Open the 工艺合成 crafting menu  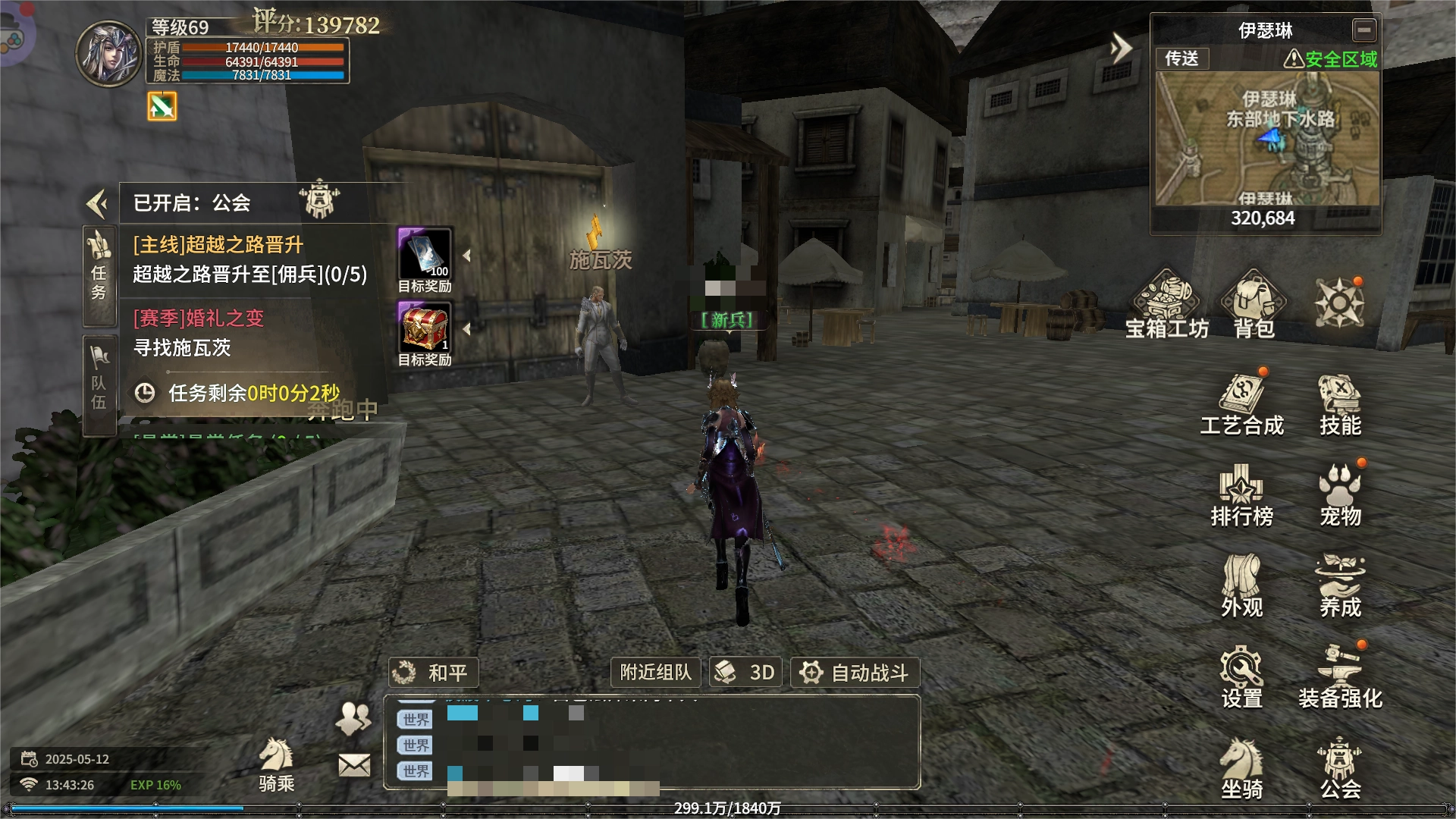pyautogui.click(x=1241, y=406)
